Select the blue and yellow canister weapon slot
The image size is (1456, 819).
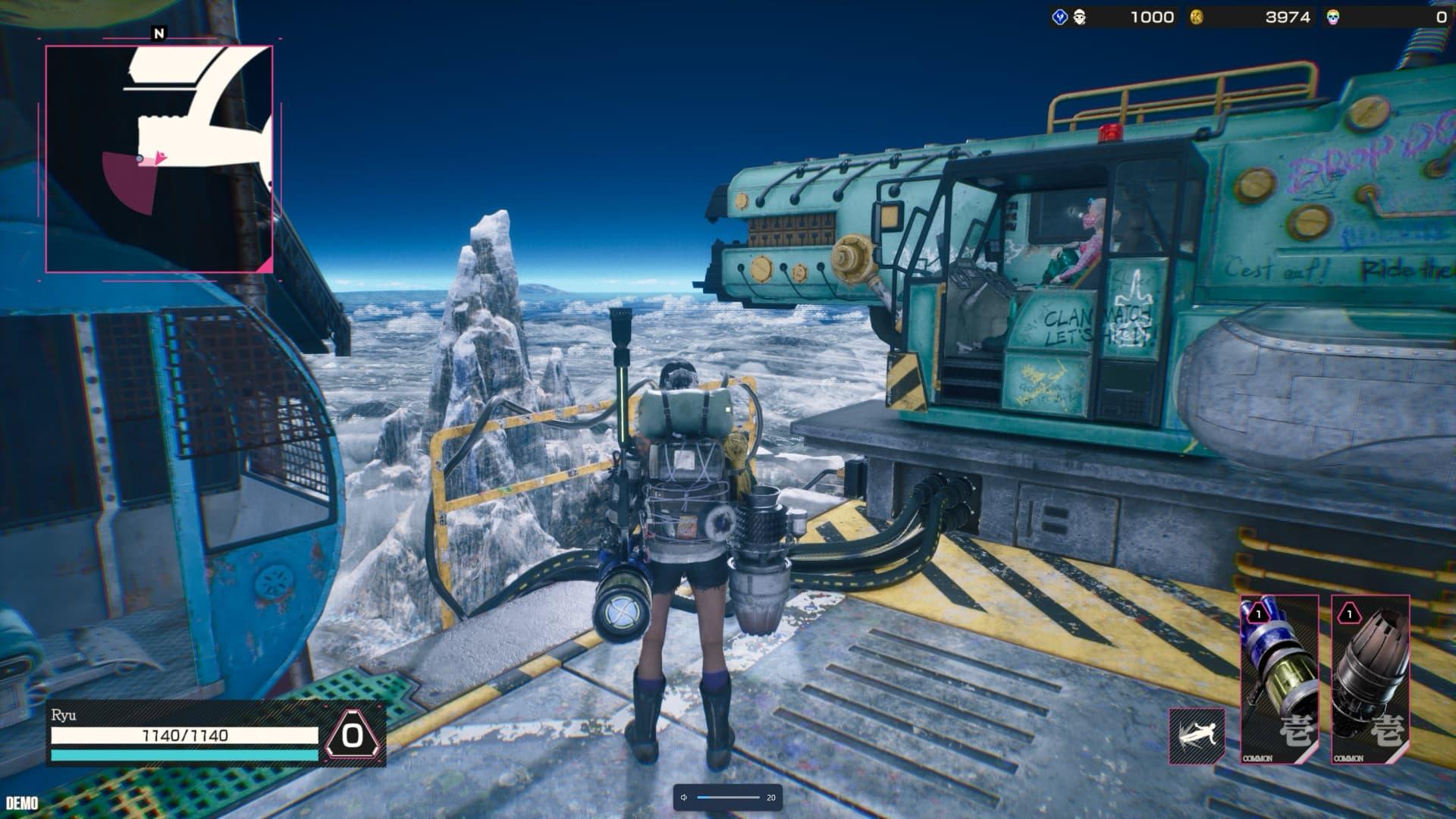pos(1279,679)
